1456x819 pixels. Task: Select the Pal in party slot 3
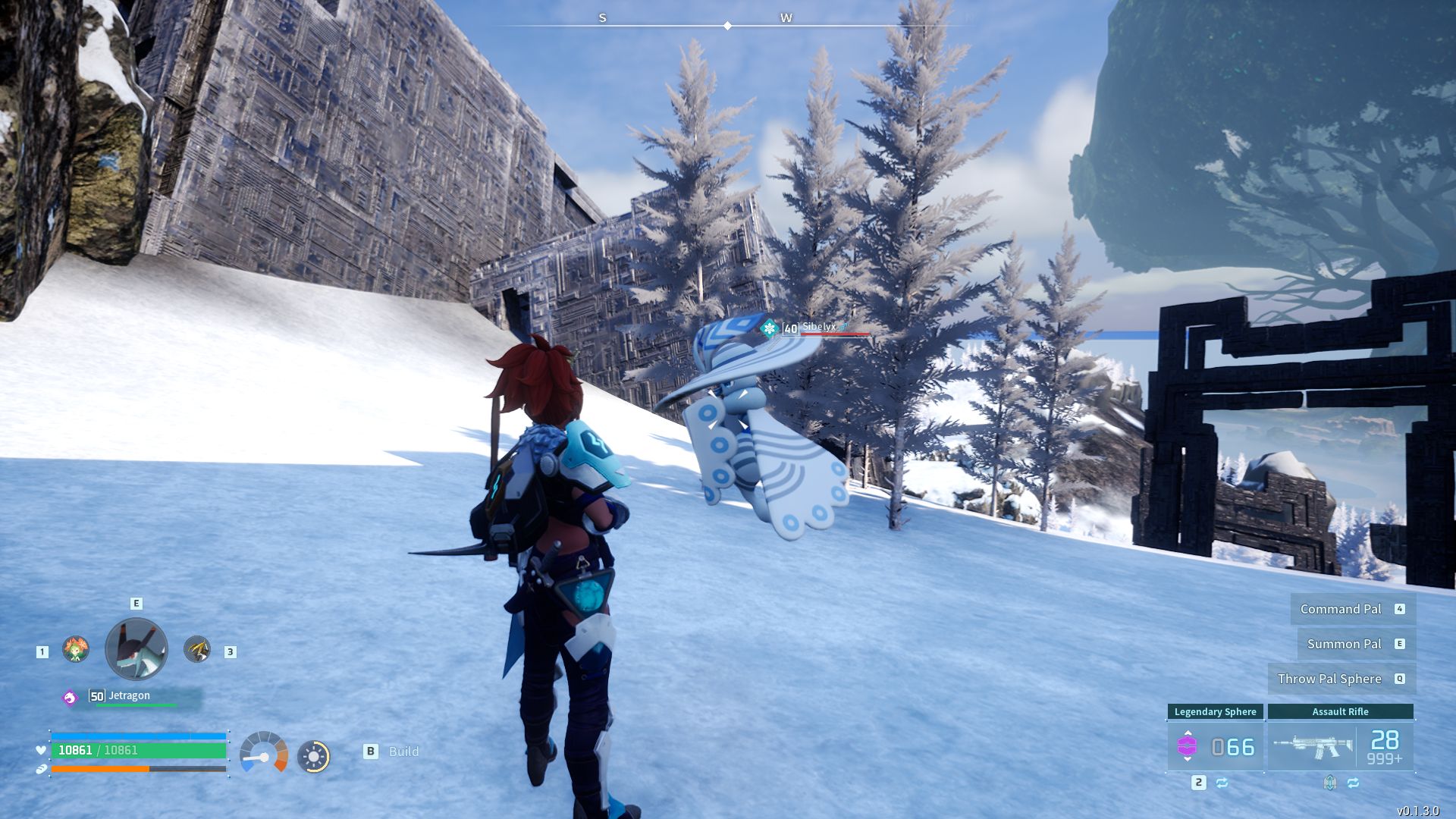[196, 649]
